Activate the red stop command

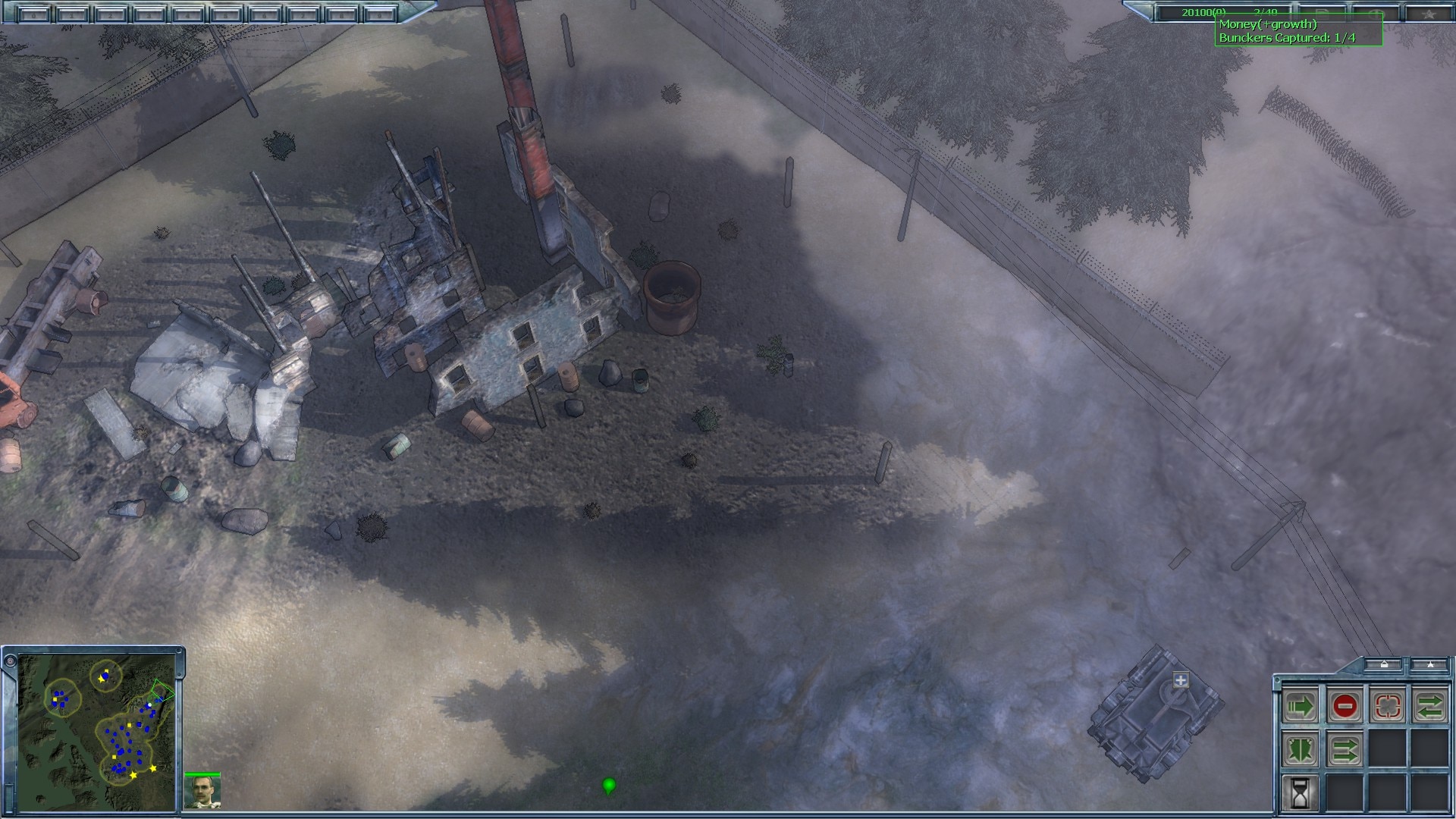1344,707
